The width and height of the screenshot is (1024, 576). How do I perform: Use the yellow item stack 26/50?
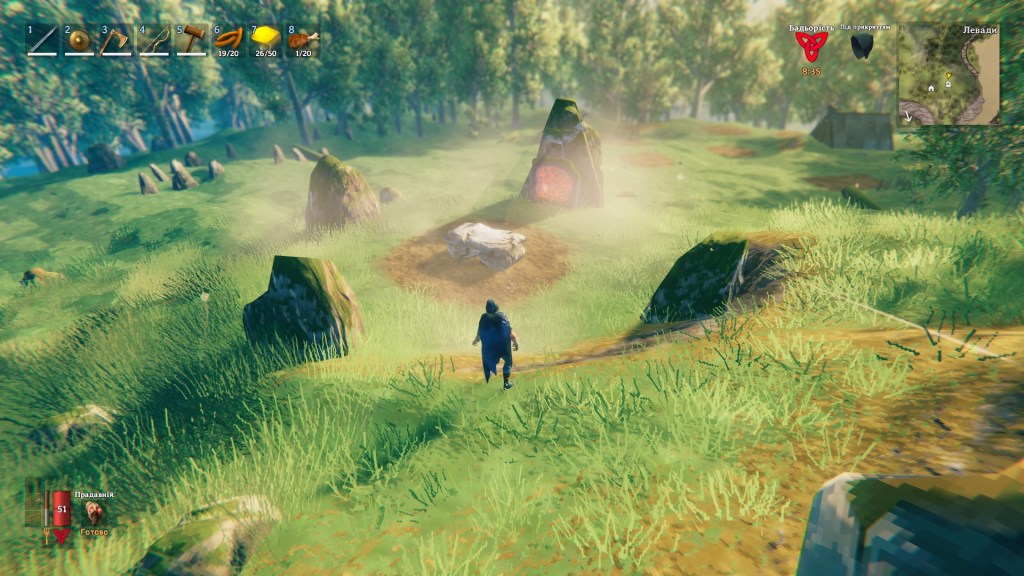pos(265,41)
